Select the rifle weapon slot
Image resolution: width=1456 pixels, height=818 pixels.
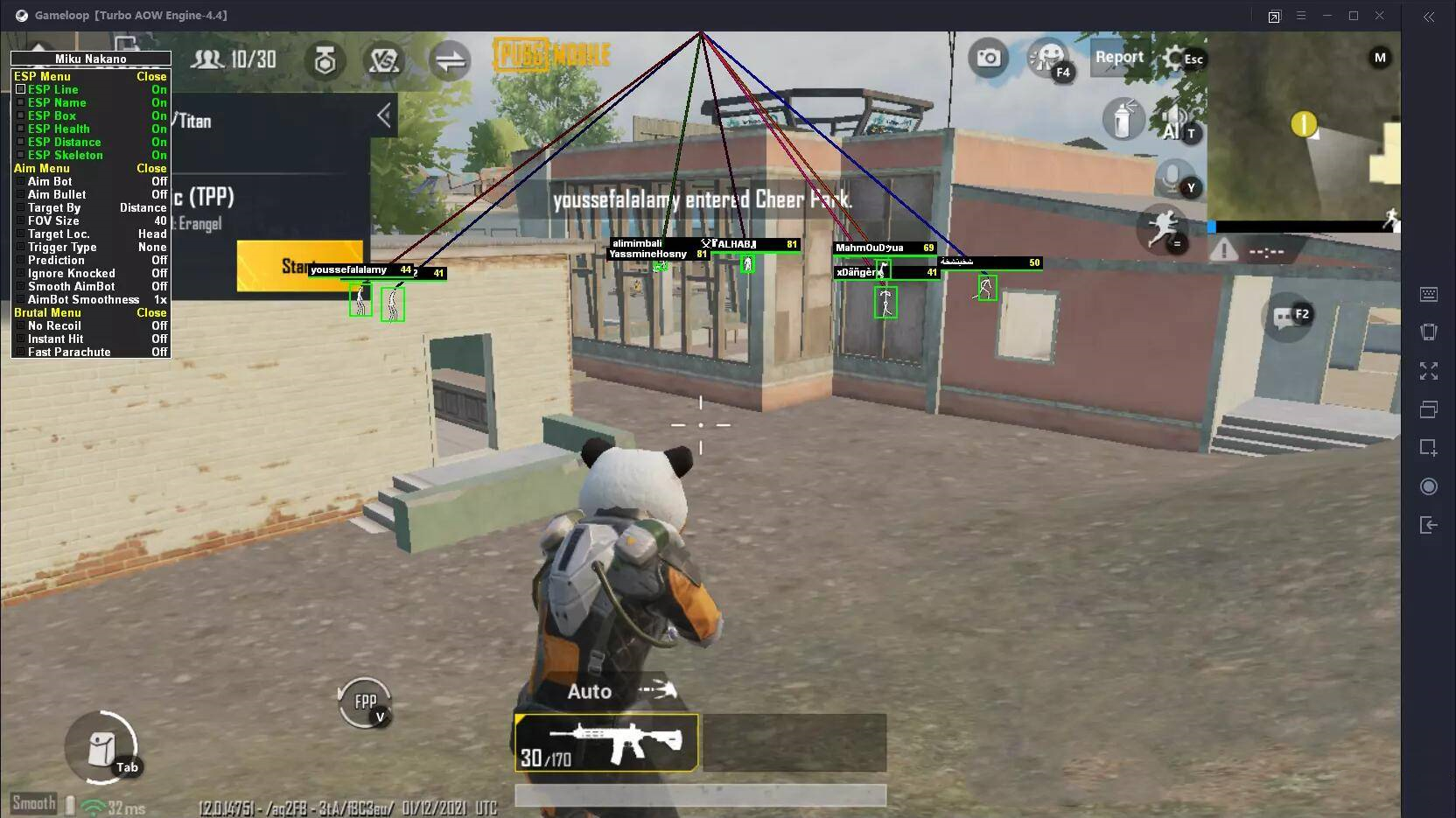[606, 743]
